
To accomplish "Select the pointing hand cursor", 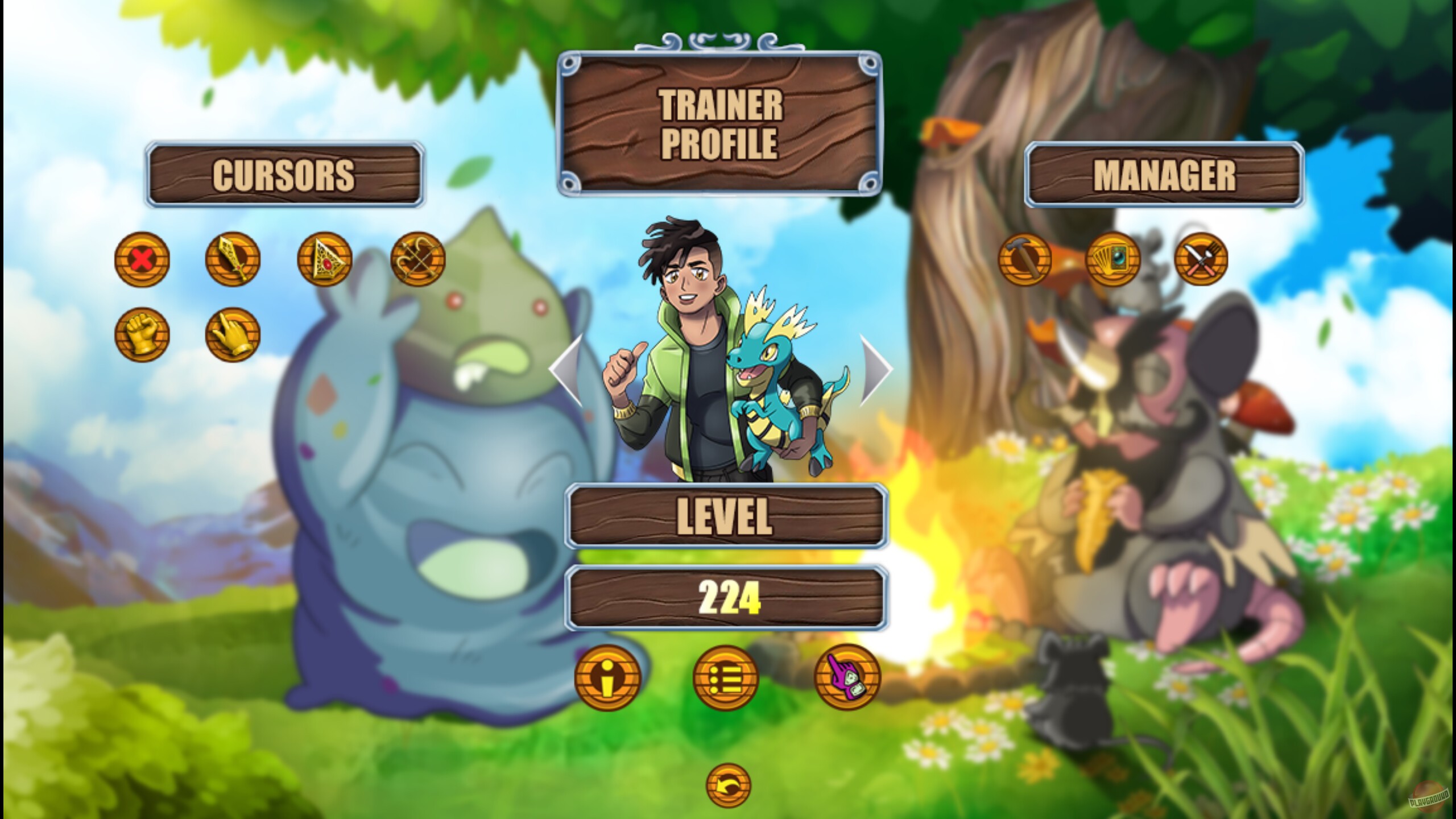I will coord(232,336).
